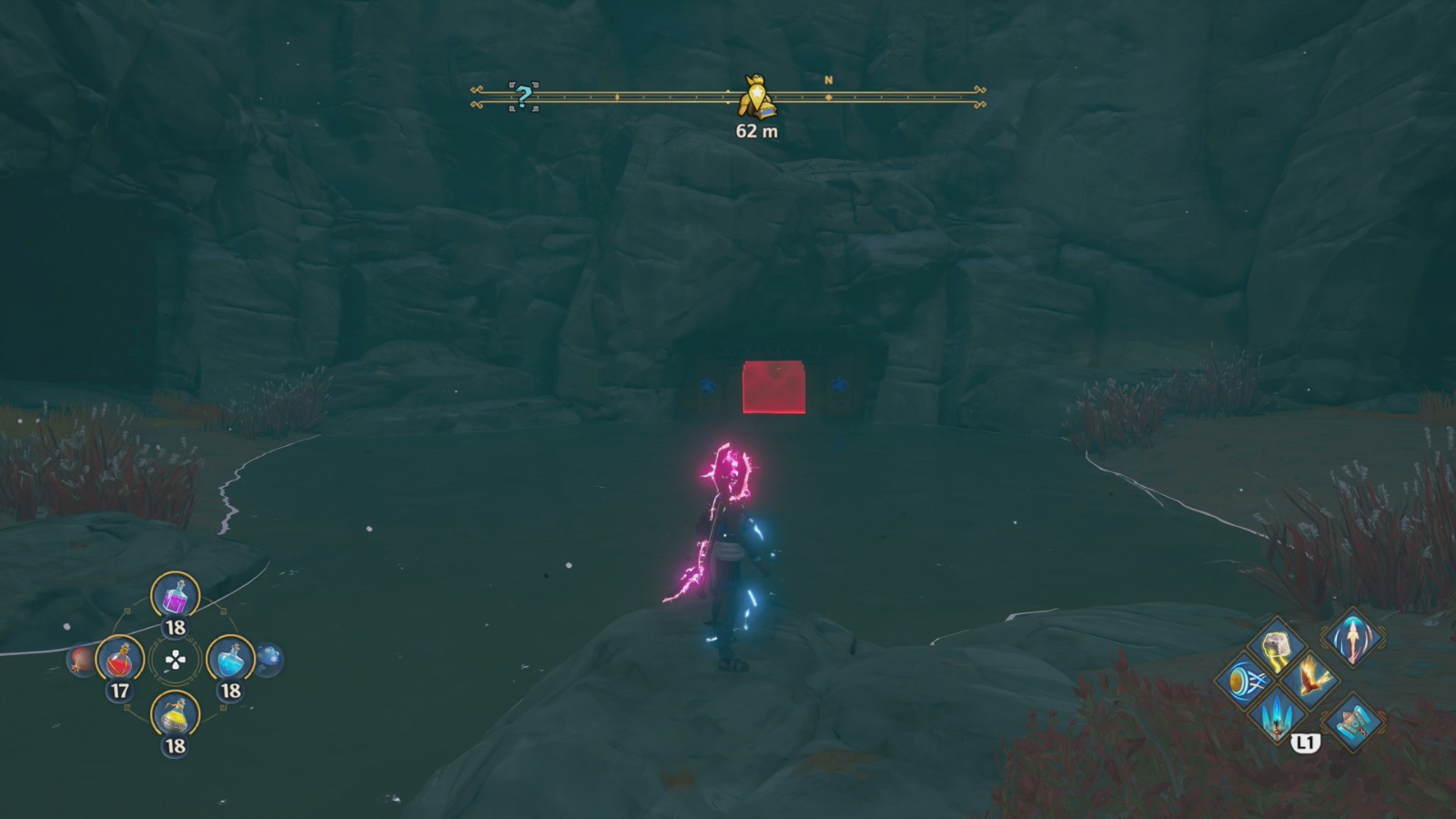
Task: Click the golden potion flask icon
Action: [x=174, y=714]
